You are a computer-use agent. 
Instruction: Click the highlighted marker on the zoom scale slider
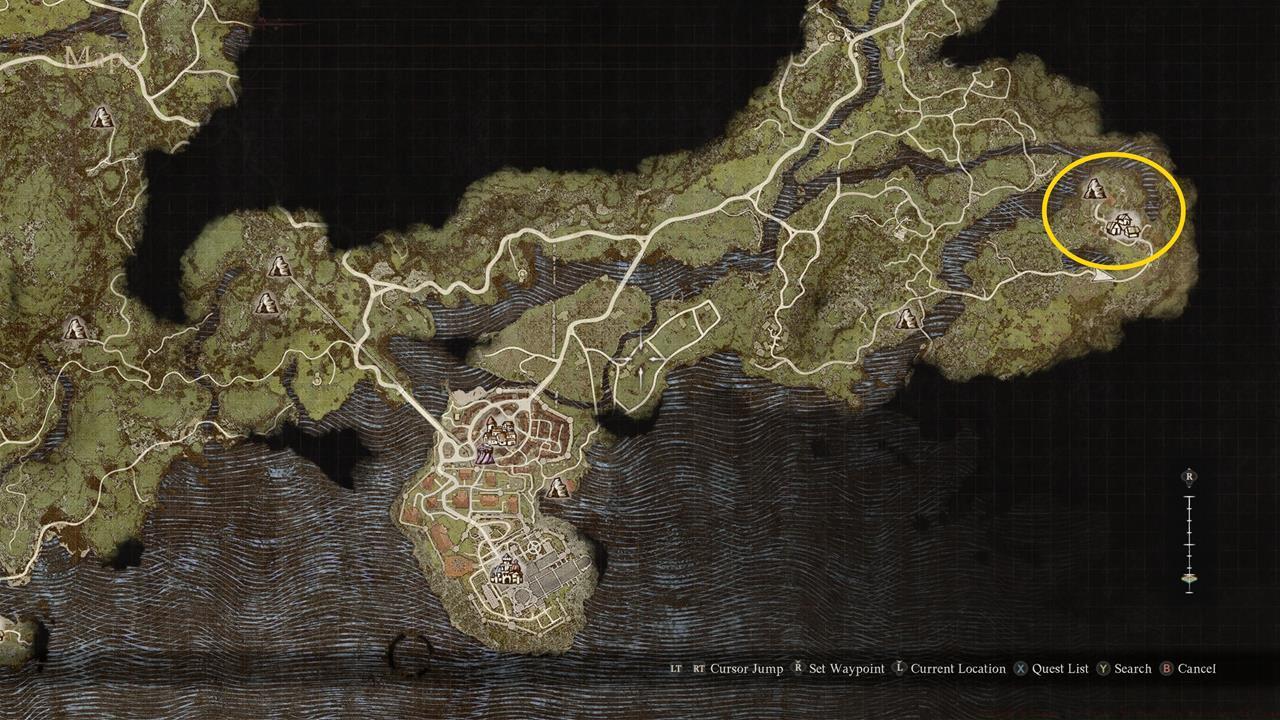tap(1190, 578)
